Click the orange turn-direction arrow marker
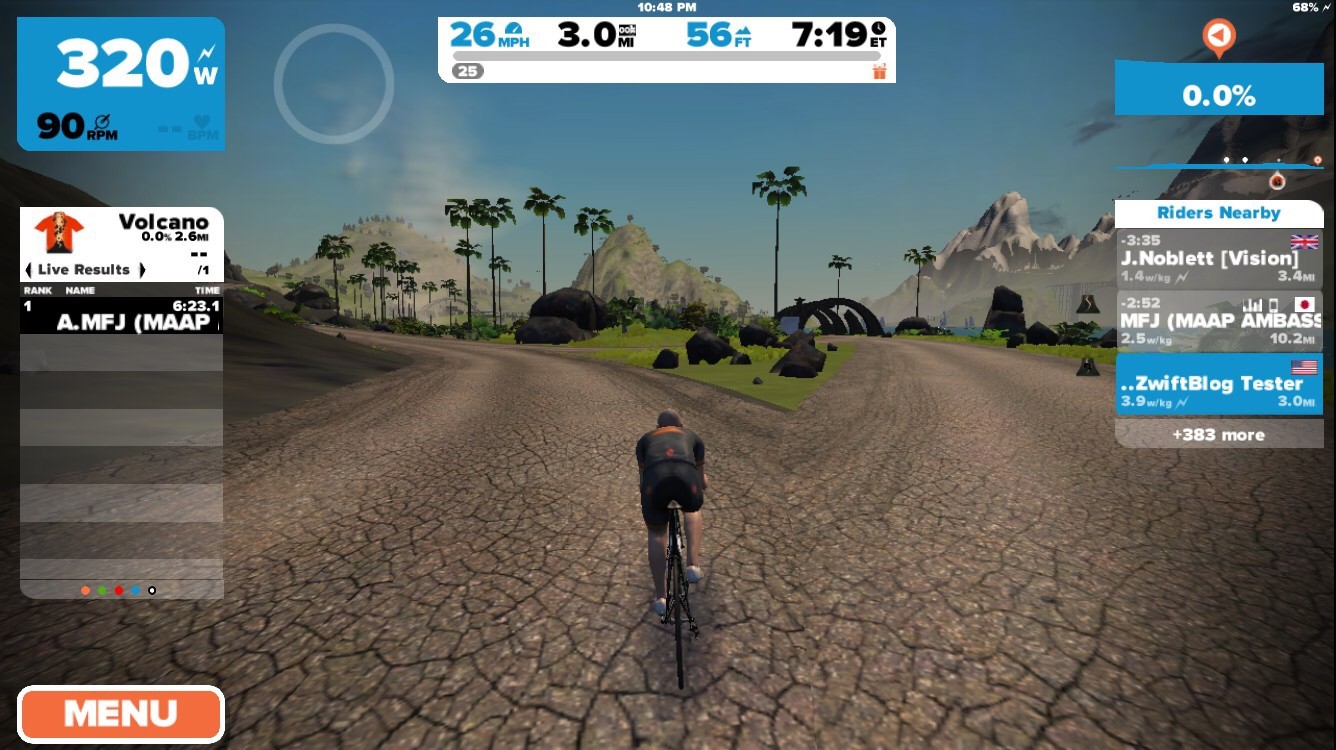1336x750 pixels. pos(1217,37)
